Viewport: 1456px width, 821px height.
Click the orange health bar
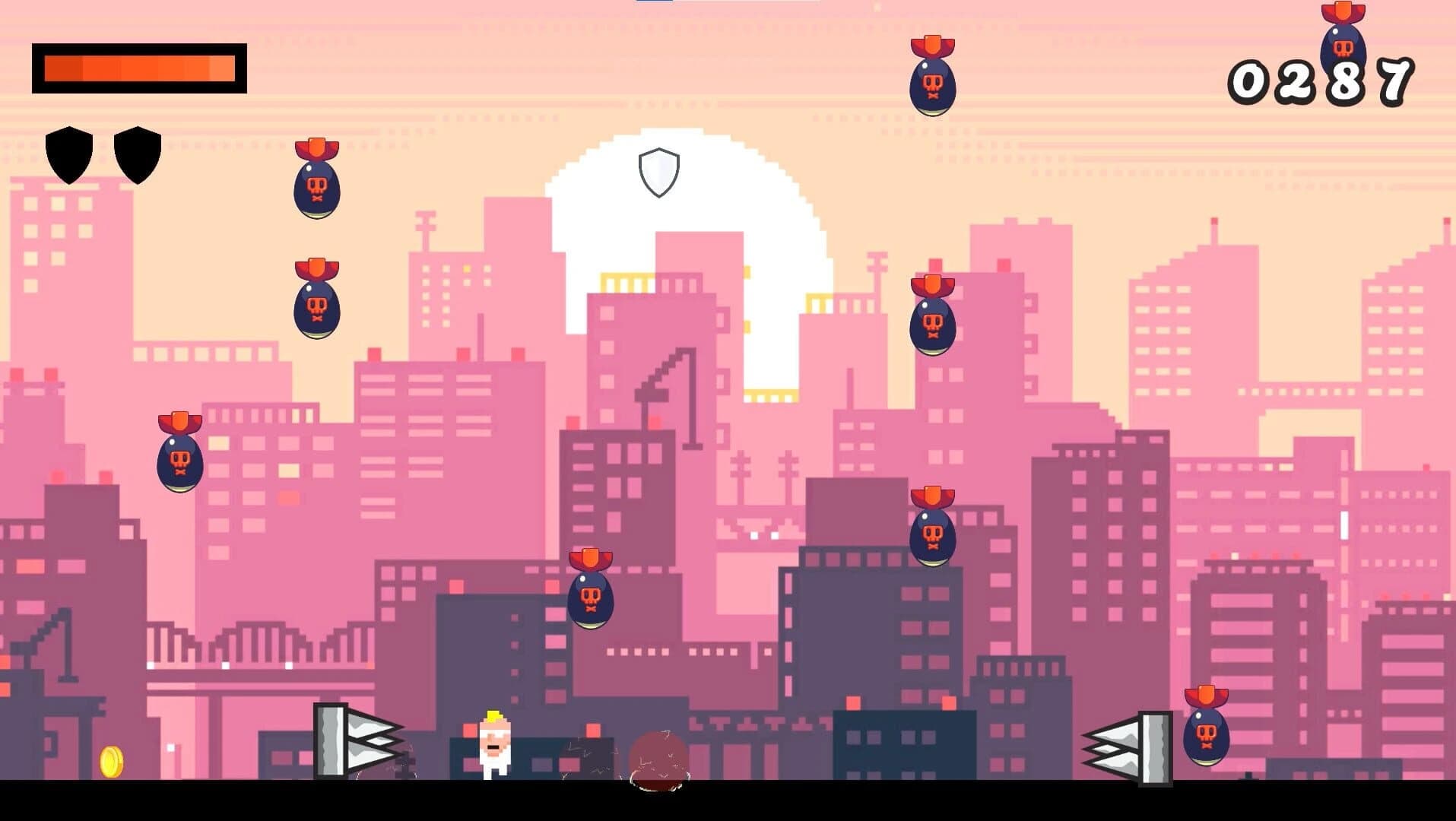141,70
